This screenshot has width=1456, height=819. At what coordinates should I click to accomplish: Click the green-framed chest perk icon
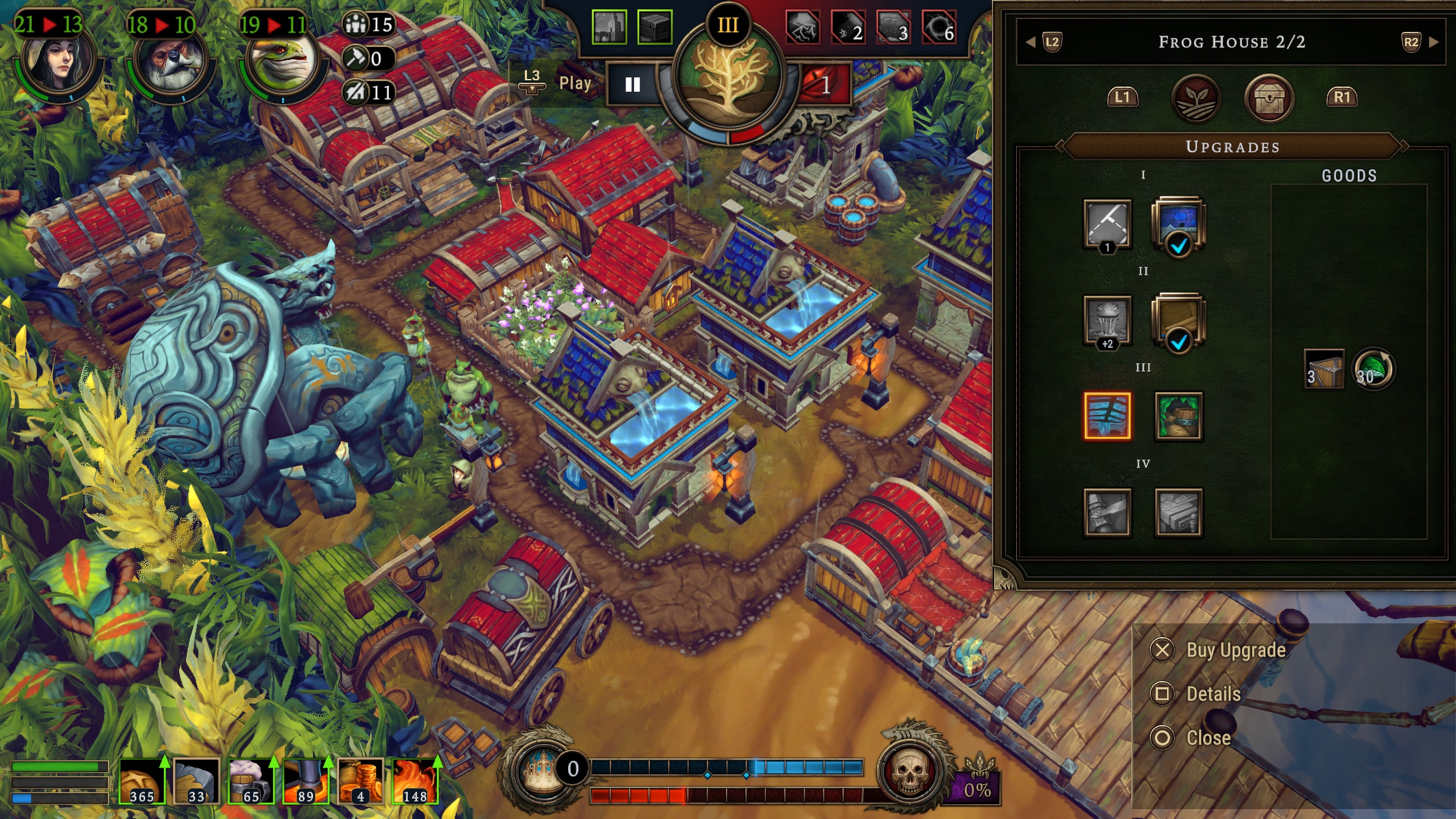click(x=654, y=27)
